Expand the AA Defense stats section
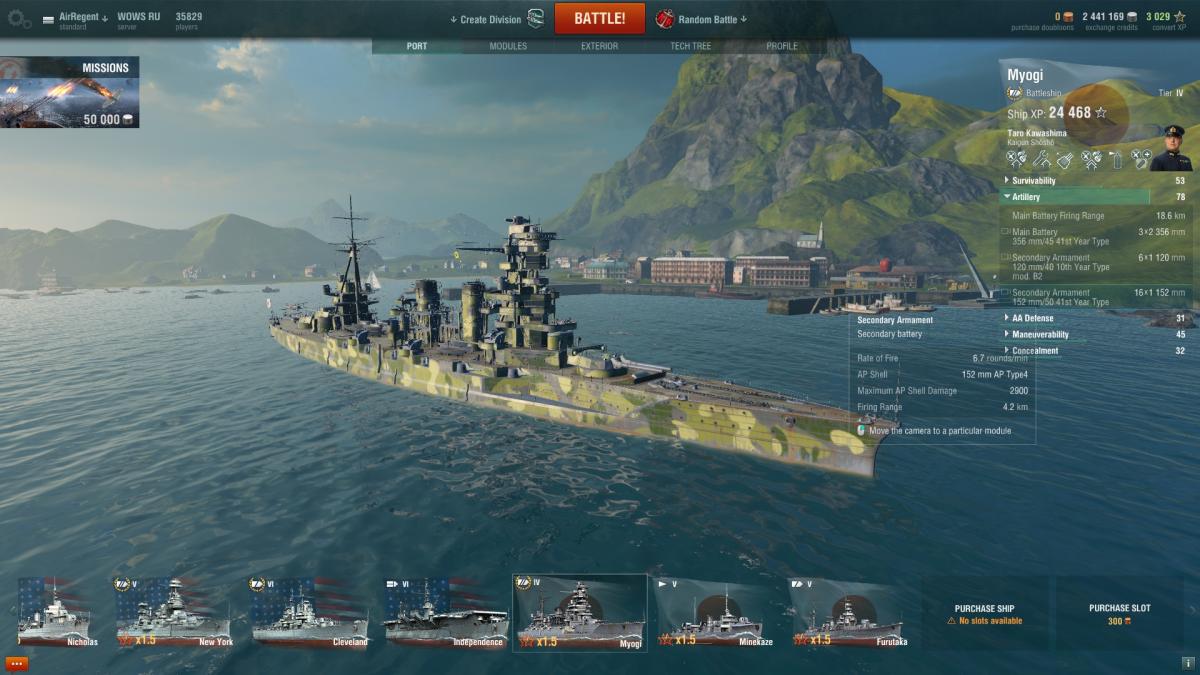 click(x=1034, y=318)
